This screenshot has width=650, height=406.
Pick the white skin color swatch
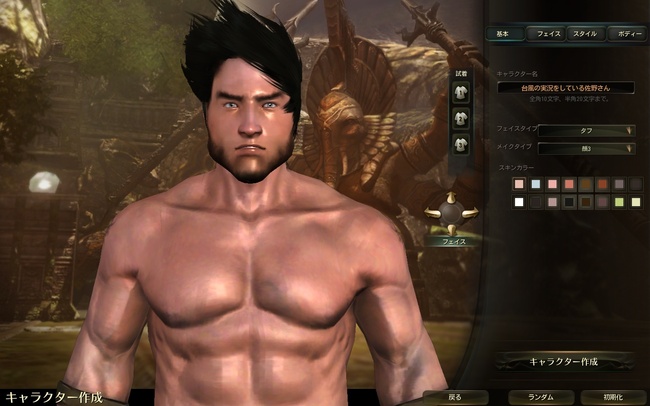(x=519, y=202)
